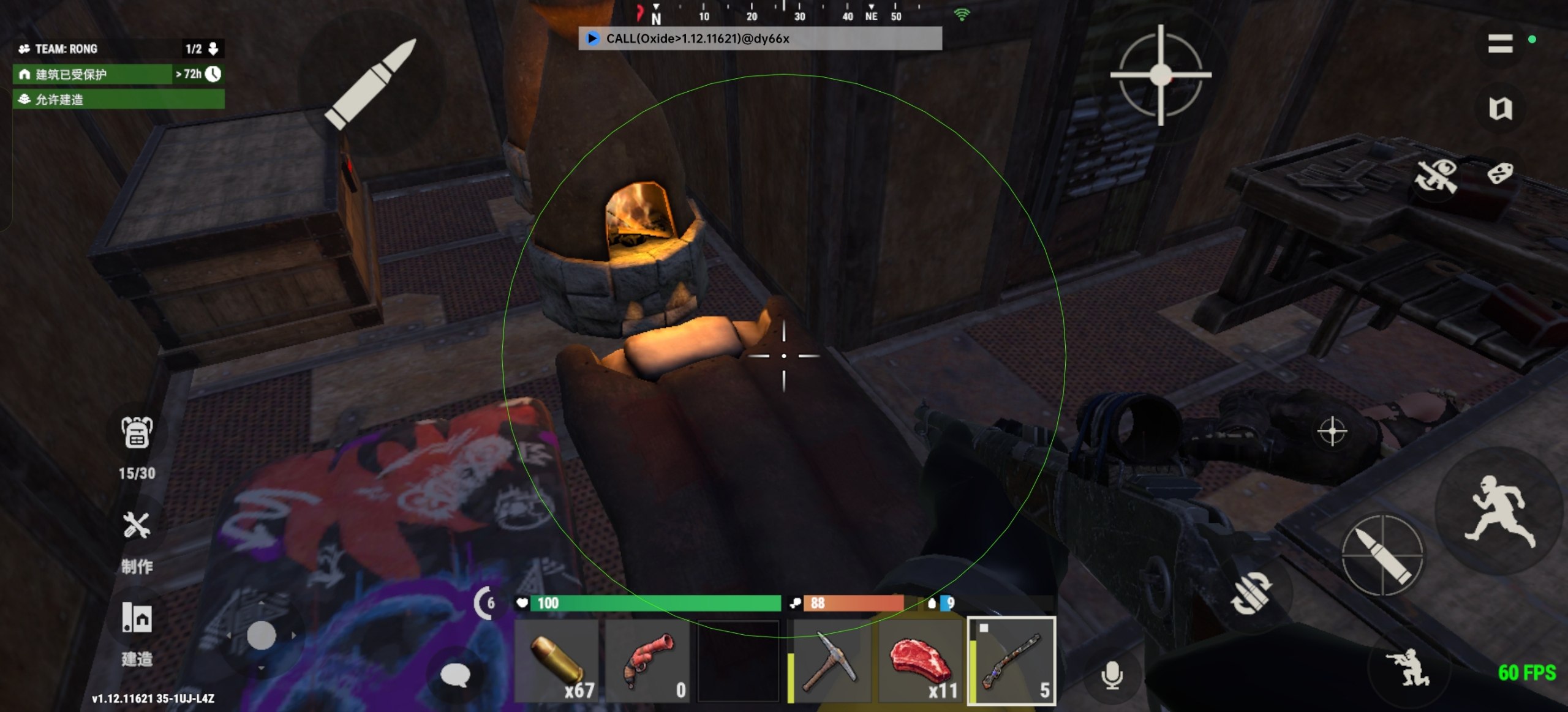Open the hamburger menu
The image size is (1568, 712).
[1500, 43]
